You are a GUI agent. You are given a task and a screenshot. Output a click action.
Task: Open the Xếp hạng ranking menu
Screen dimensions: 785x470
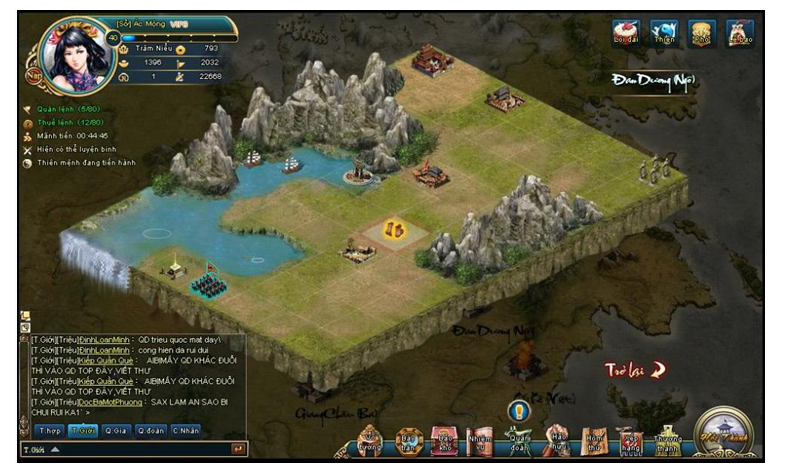(630, 440)
